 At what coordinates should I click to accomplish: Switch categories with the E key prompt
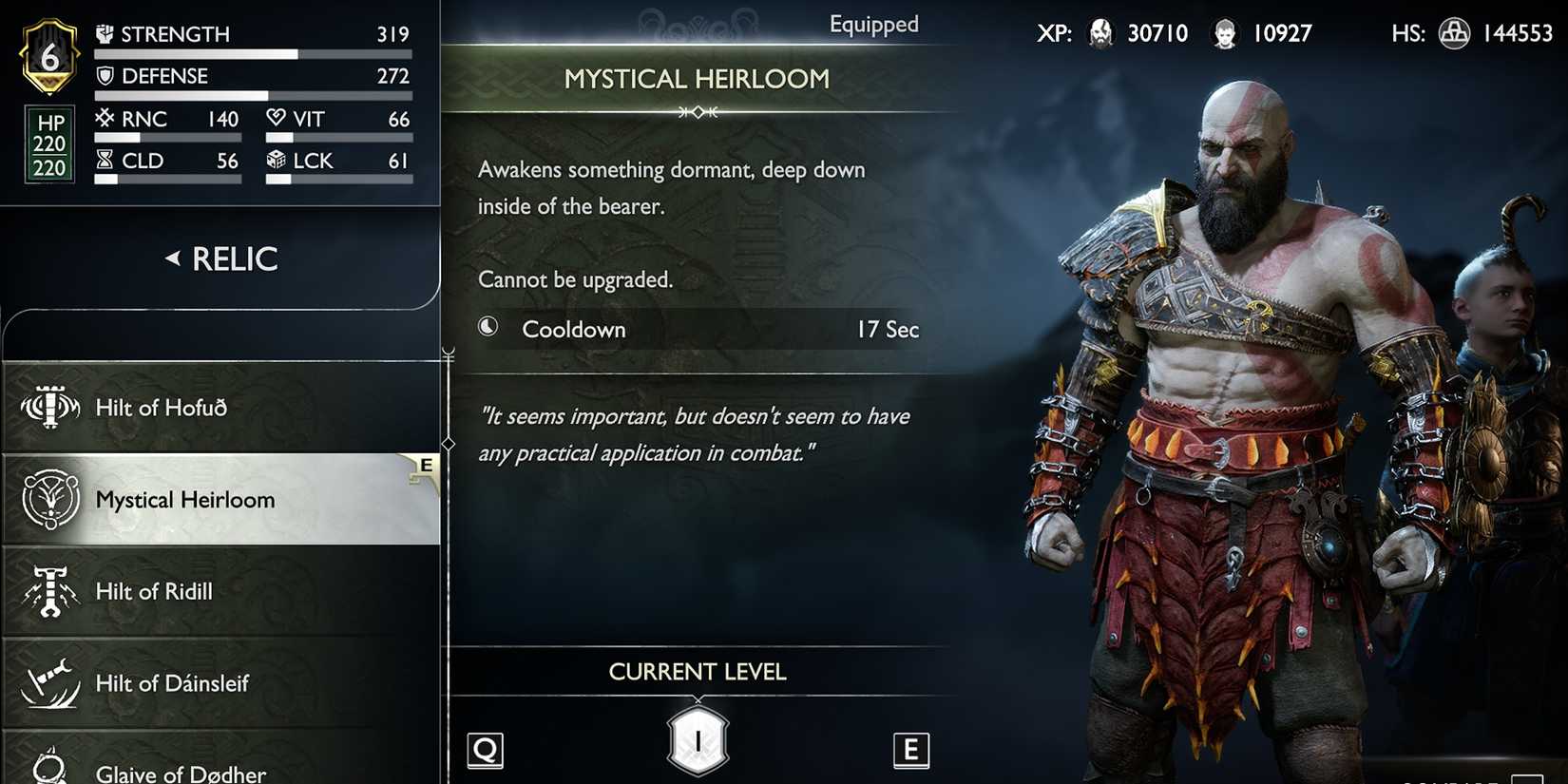pyautogui.click(x=911, y=750)
